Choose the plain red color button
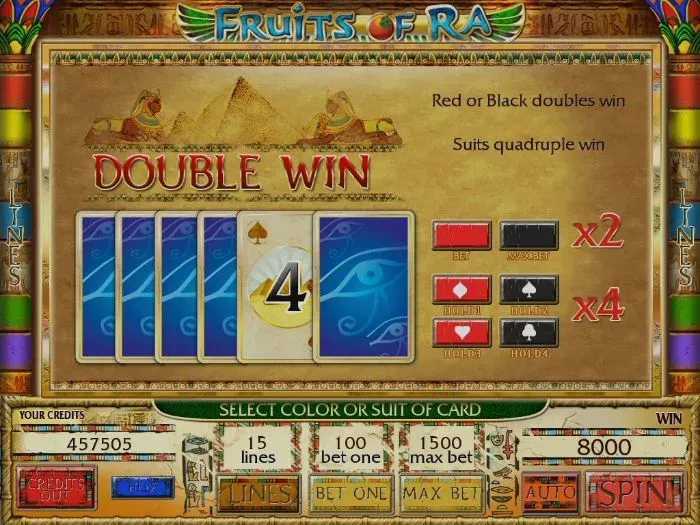 (x=461, y=236)
